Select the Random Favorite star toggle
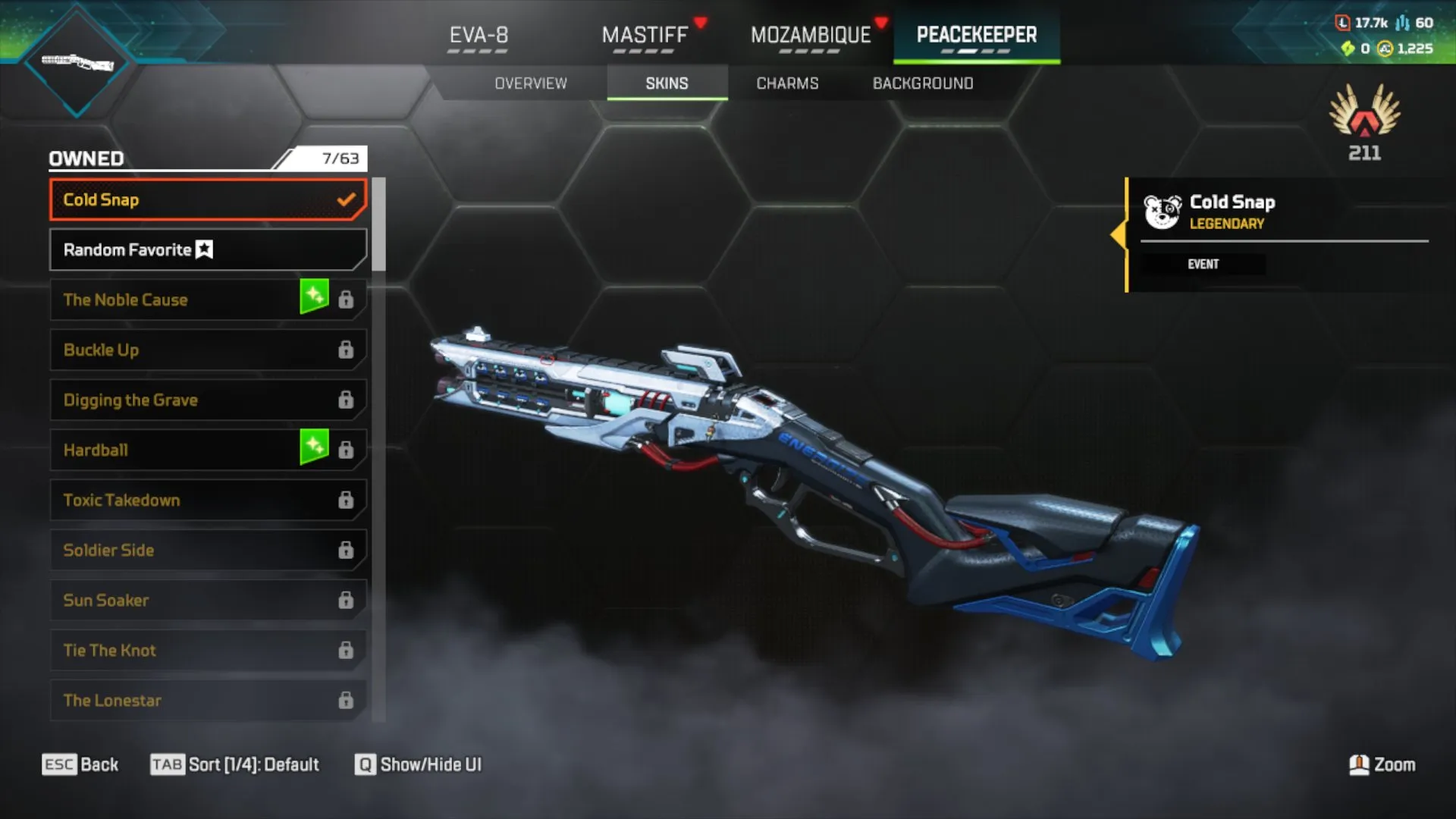Screen dimensions: 1456x819 tap(204, 249)
